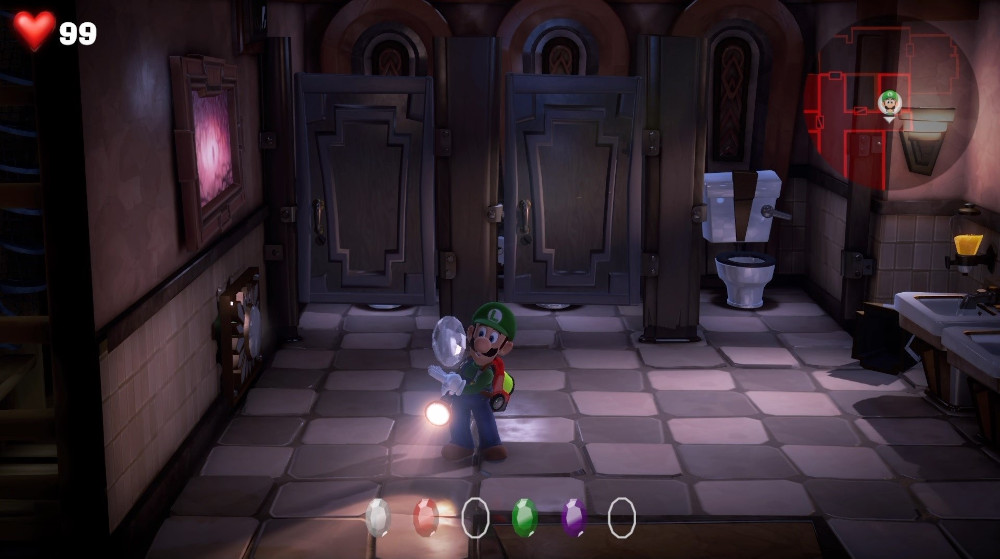Select the white gem slot

tap(377, 517)
